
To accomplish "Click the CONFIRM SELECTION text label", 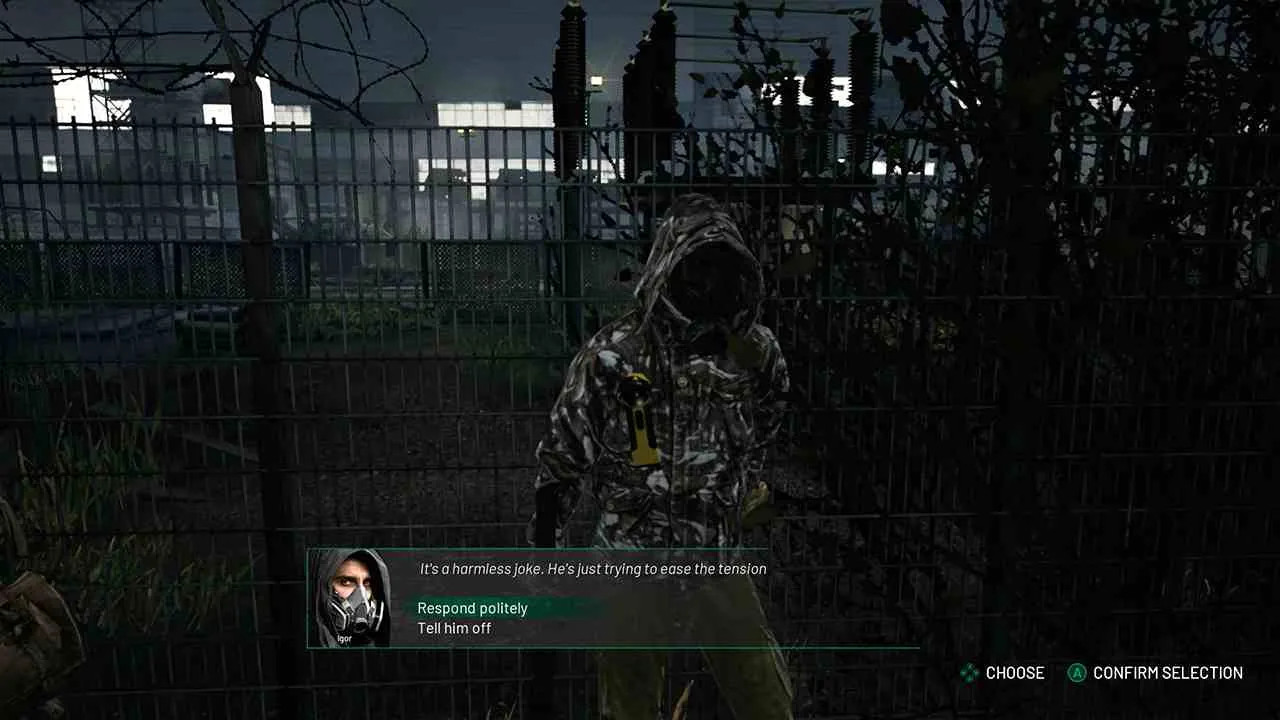I will click(x=1167, y=673).
